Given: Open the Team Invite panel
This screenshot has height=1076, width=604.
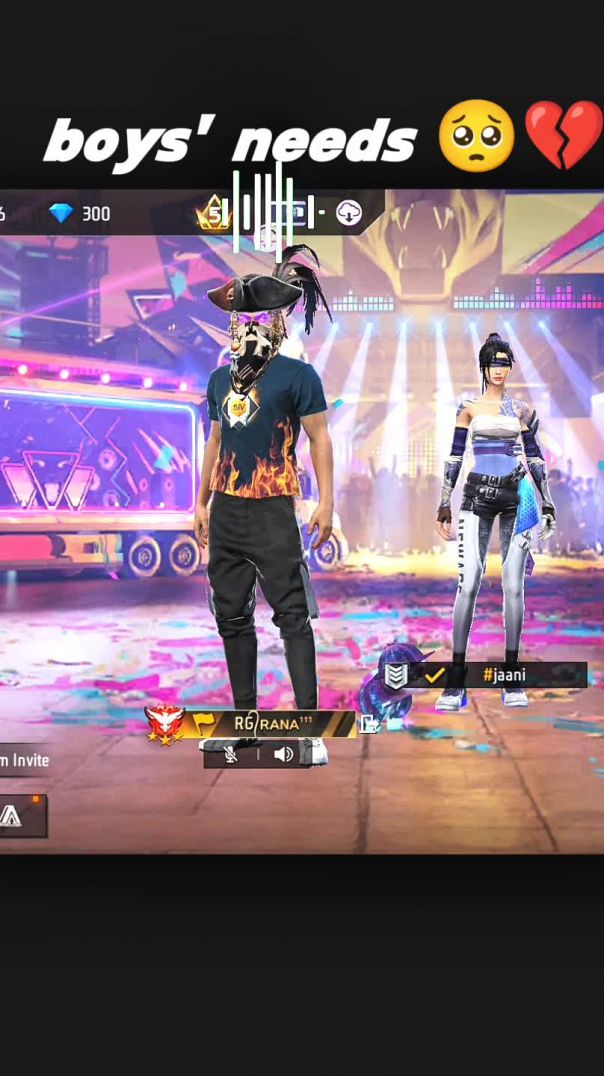Looking at the screenshot, I should click(24, 760).
